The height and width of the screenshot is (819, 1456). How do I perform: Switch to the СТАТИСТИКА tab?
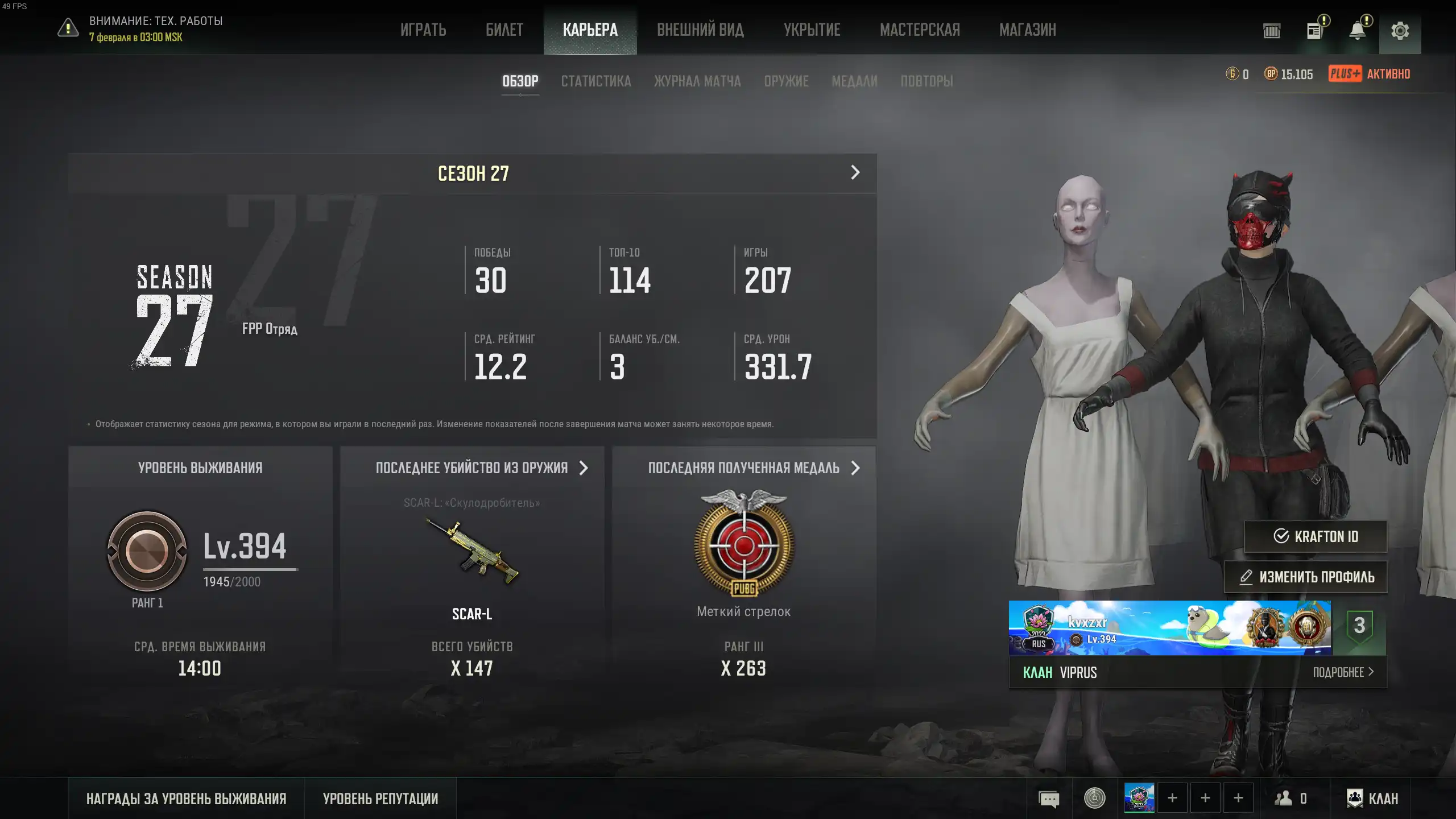[595, 81]
